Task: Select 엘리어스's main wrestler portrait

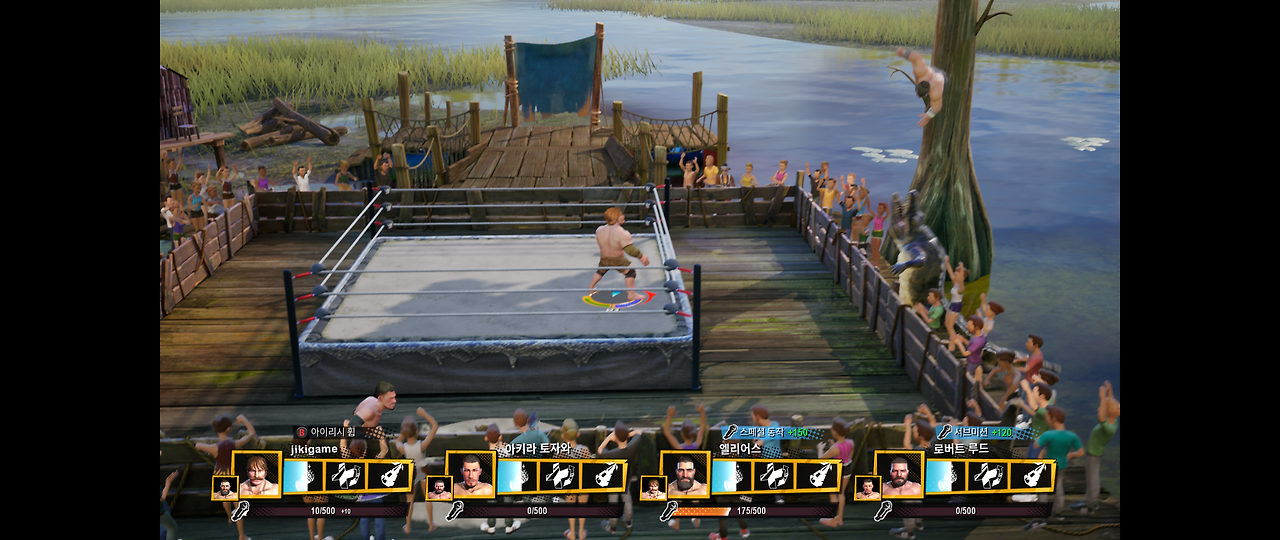Action: pos(685,475)
